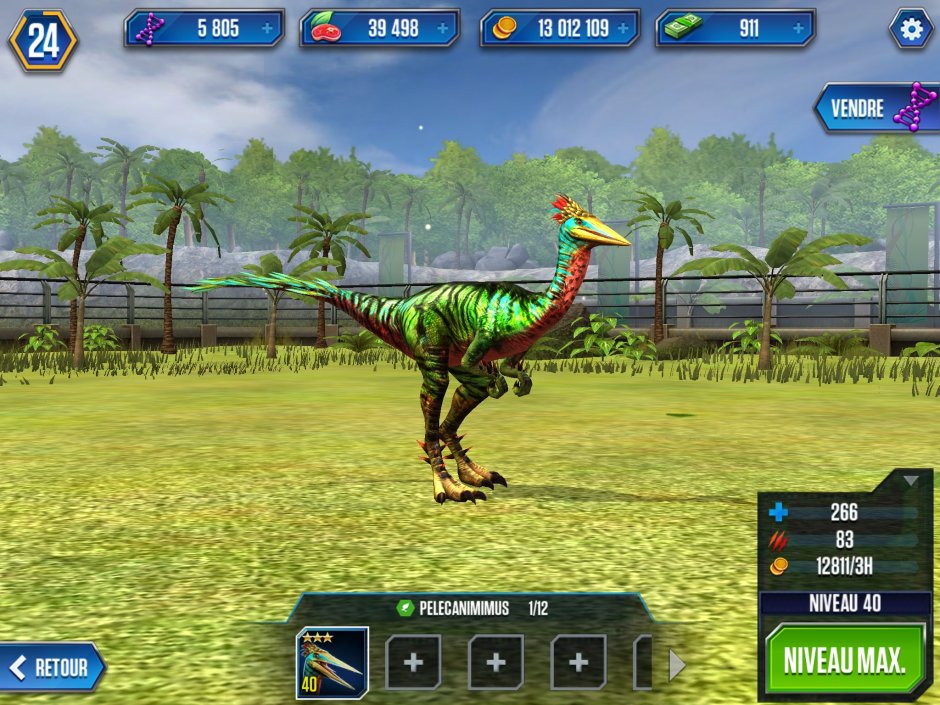
Task: Click the VENDRE sell button
Action: 875,108
